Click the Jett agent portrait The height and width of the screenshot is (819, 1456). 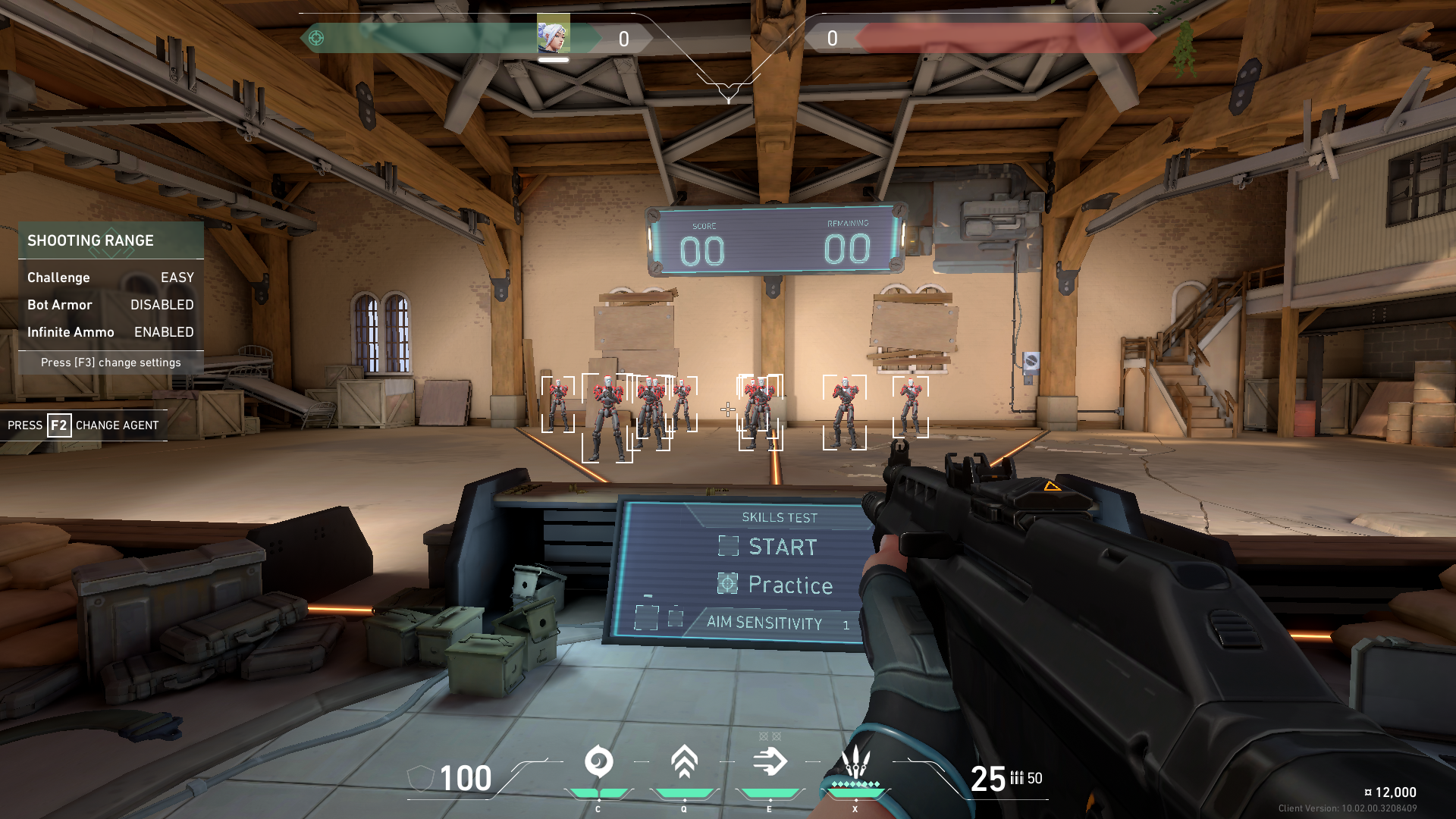click(554, 35)
